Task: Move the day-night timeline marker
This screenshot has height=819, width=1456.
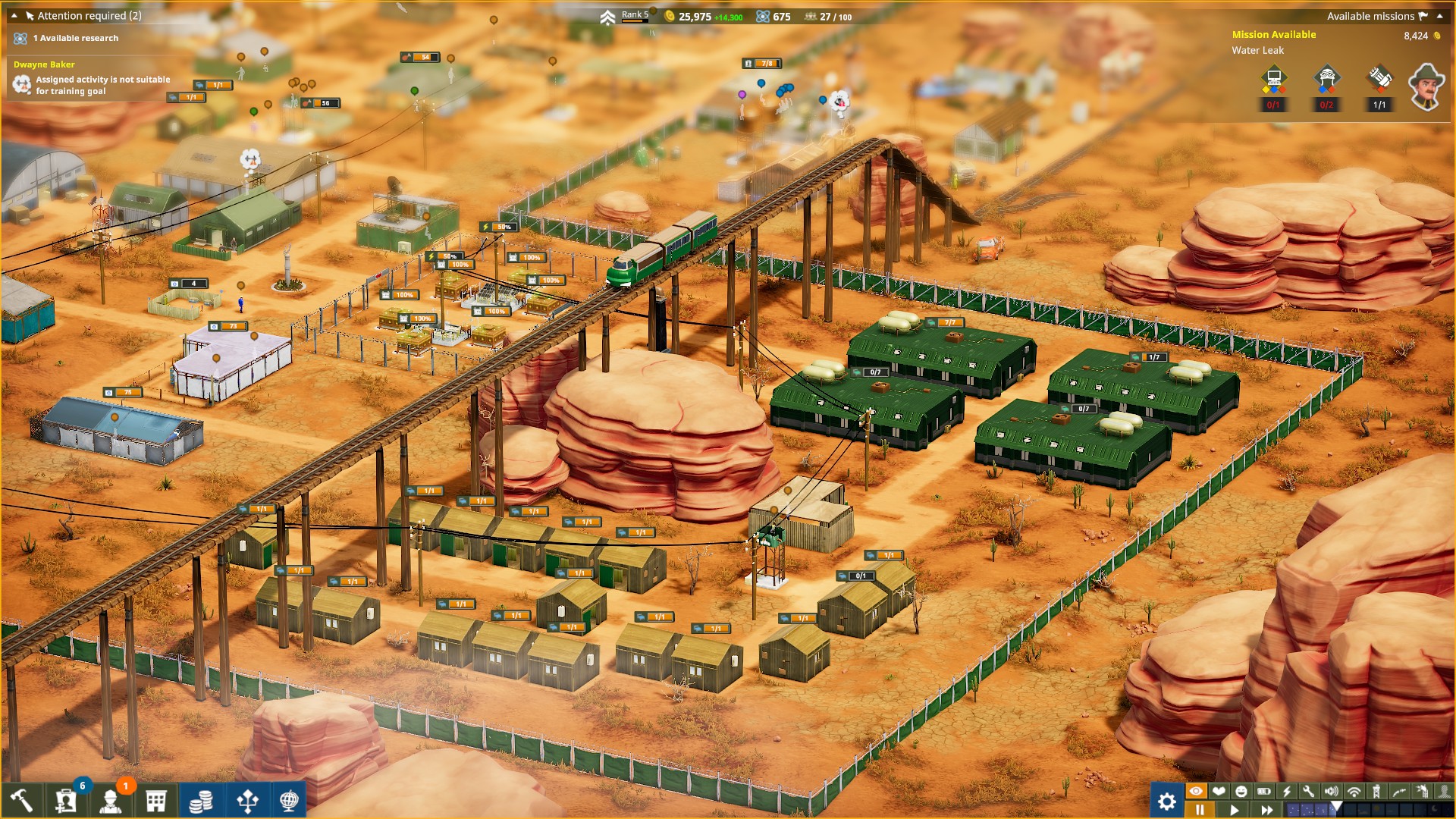Action: coord(1336,805)
